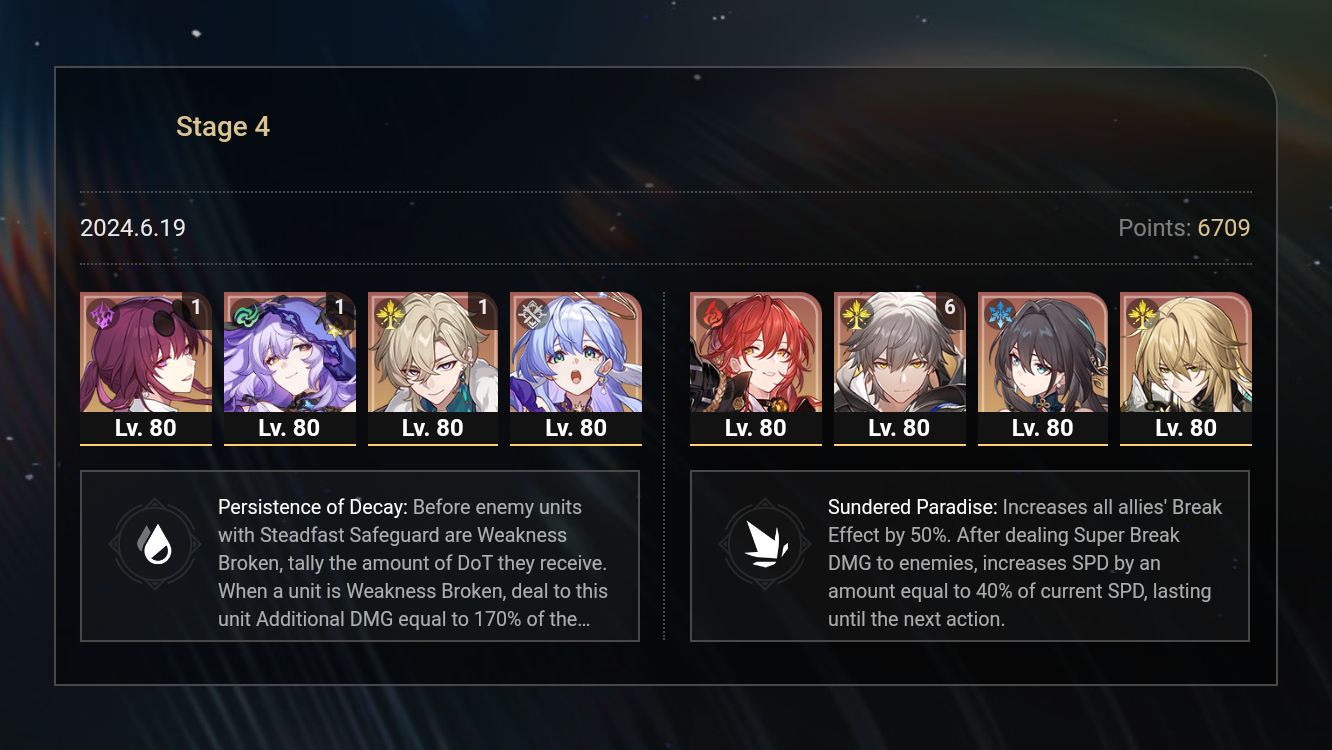Screen dimensions: 1332x750
Task: Click the gold progress bar under Kafka's level
Action: (146, 445)
